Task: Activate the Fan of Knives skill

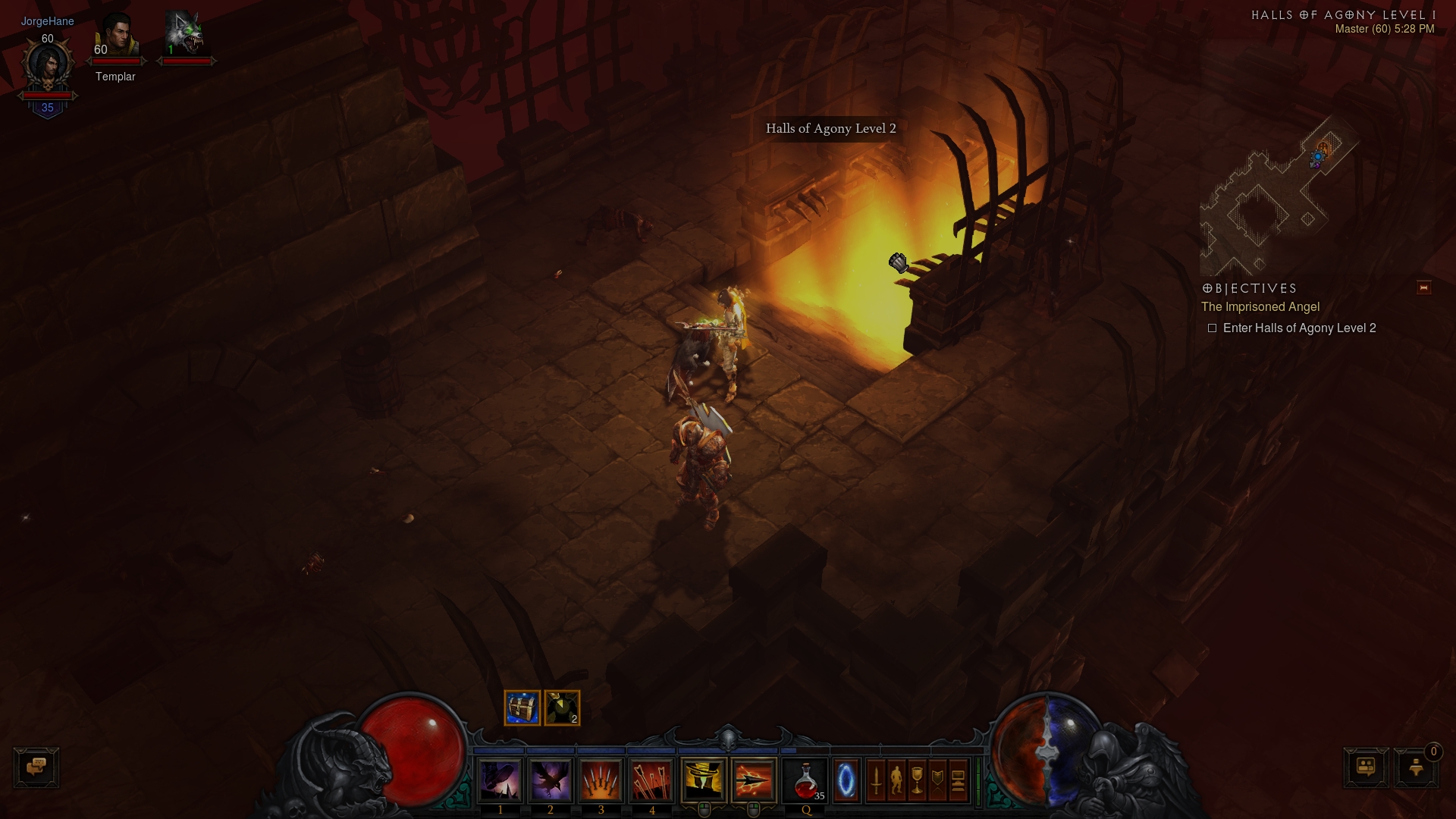Action: [x=601, y=780]
